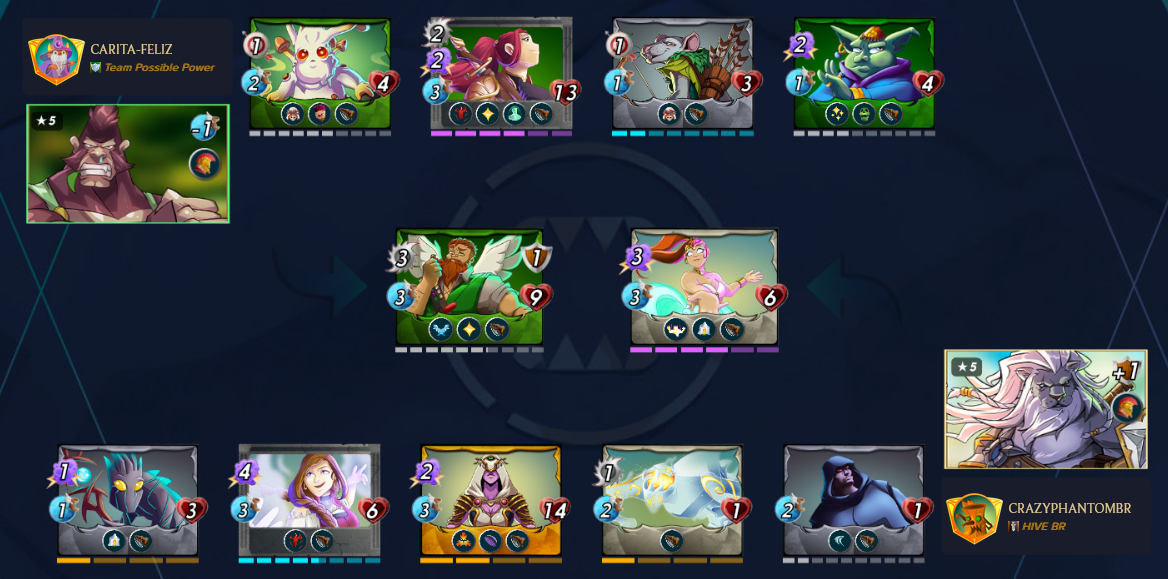The height and width of the screenshot is (579, 1168).
Task: Click the CARITA-FELIZ wizard avatar
Action: click(x=55, y=58)
